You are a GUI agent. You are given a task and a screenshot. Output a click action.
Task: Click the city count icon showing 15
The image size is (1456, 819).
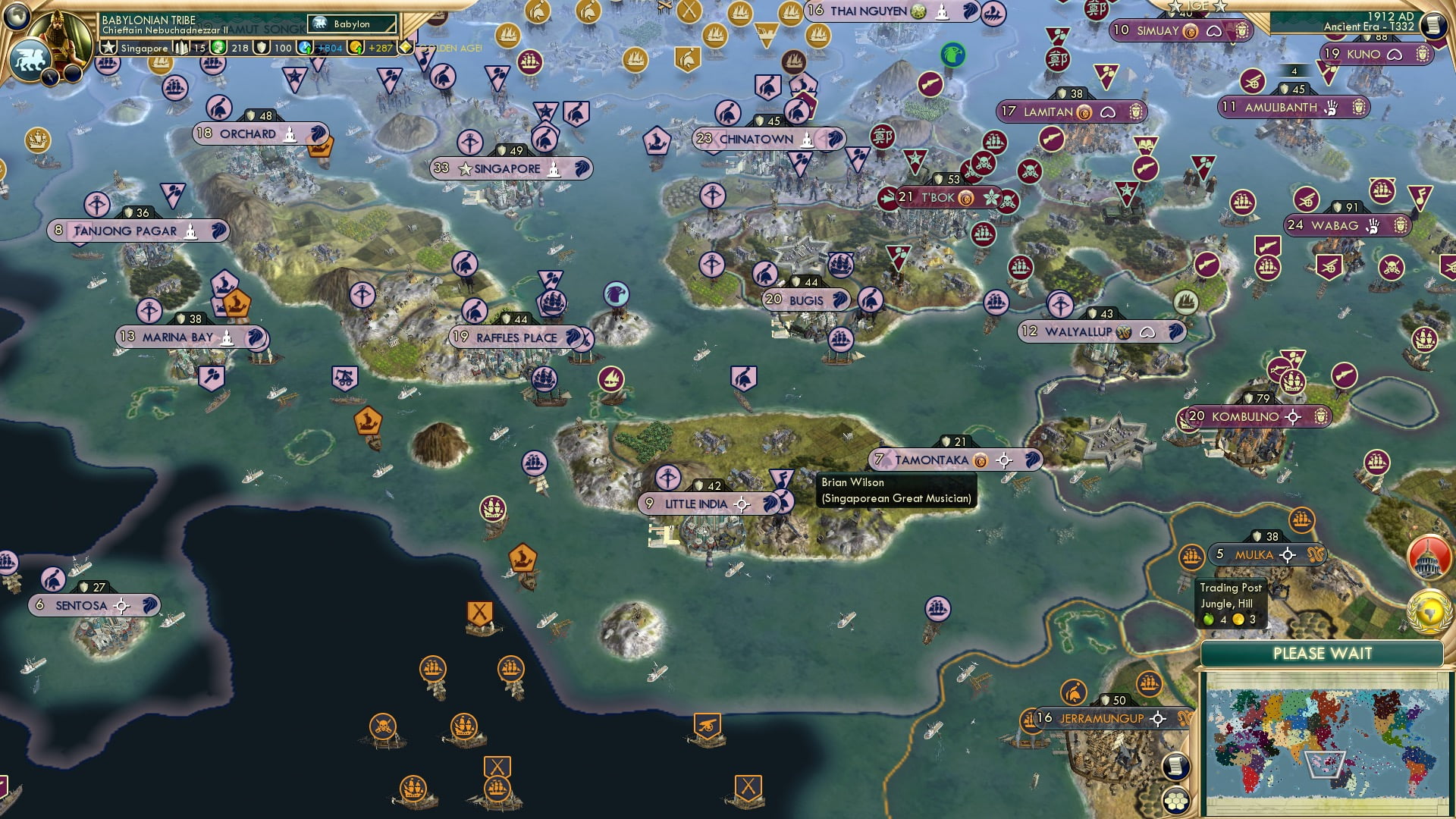click(x=181, y=48)
